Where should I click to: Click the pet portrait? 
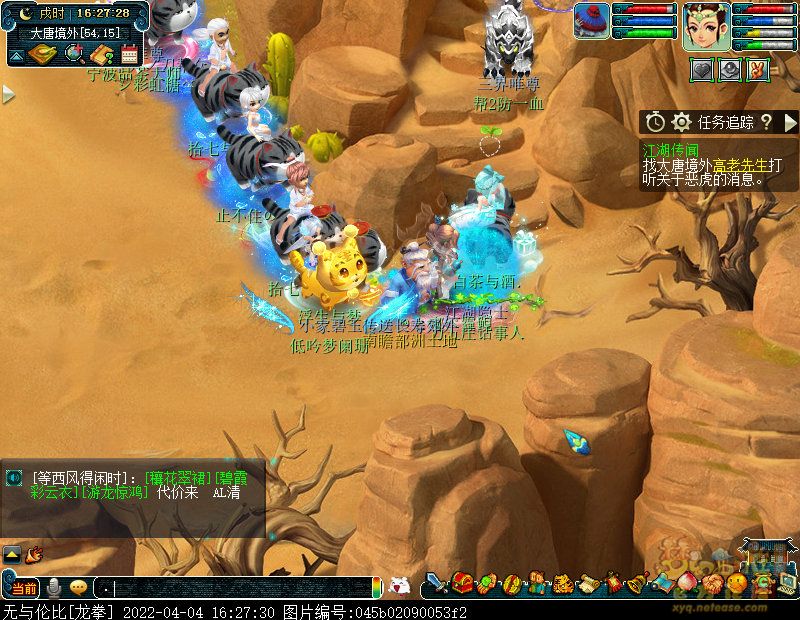(591, 21)
